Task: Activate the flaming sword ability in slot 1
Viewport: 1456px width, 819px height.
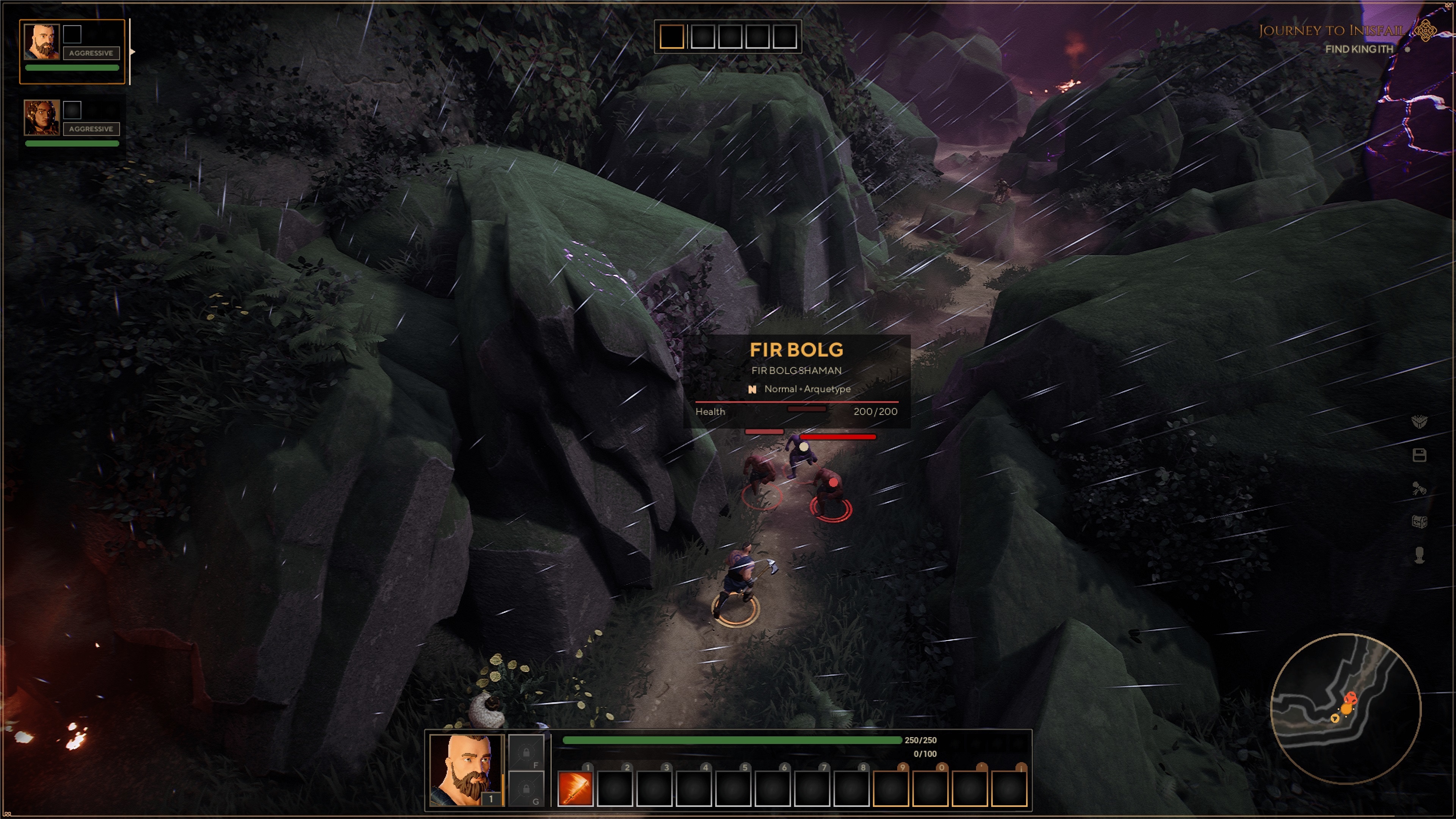Action: coord(575,788)
